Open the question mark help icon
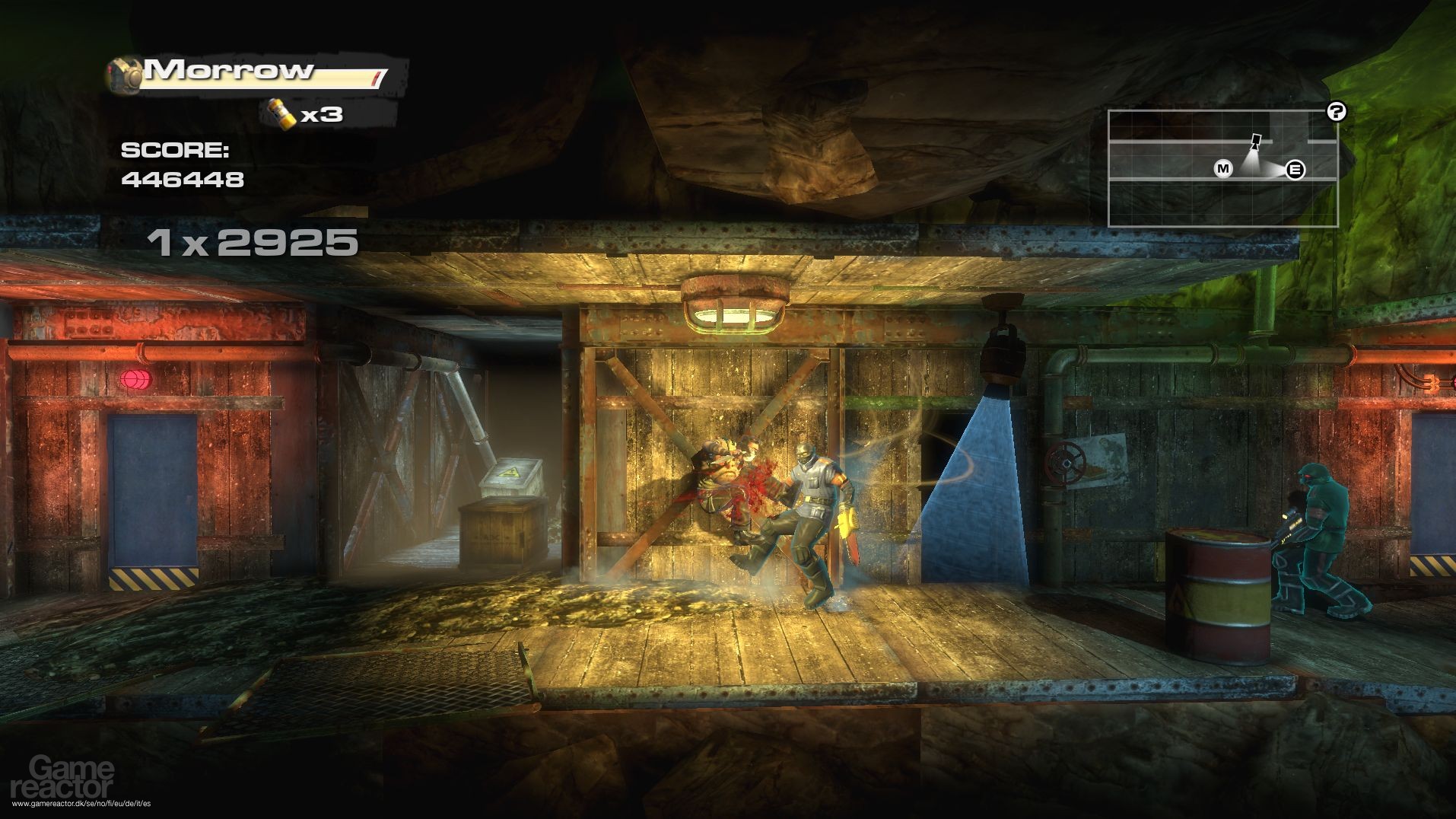 click(x=1336, y=112)
